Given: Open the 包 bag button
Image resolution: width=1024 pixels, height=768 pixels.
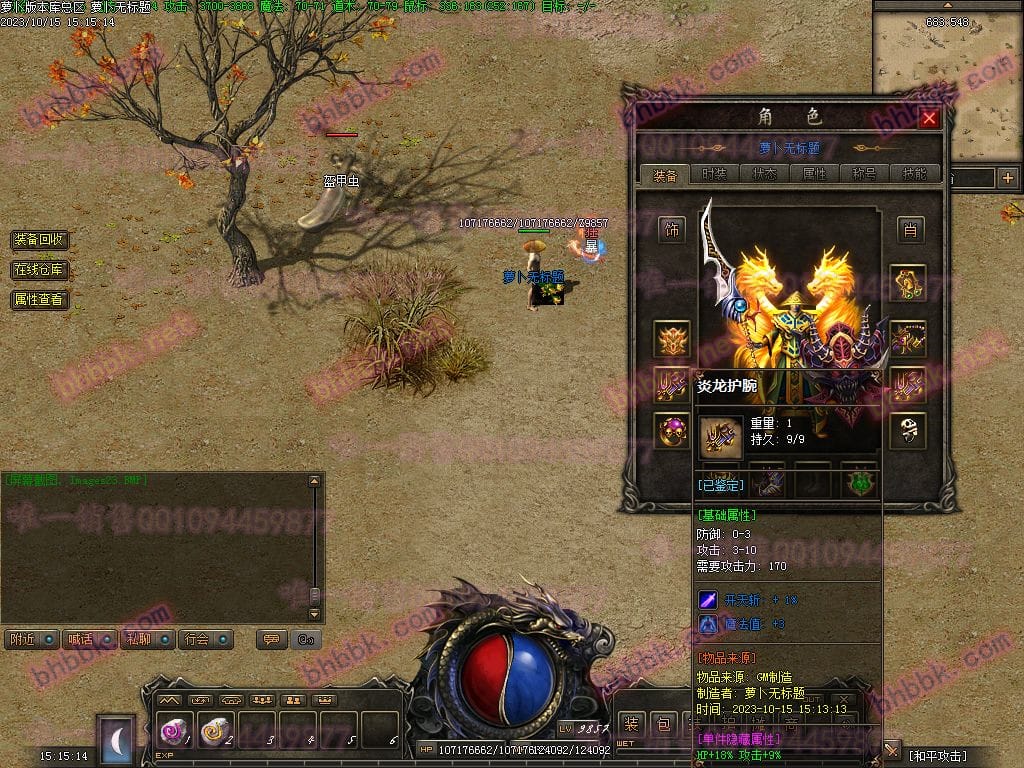Looking at the screenshot, I should 663,724.
